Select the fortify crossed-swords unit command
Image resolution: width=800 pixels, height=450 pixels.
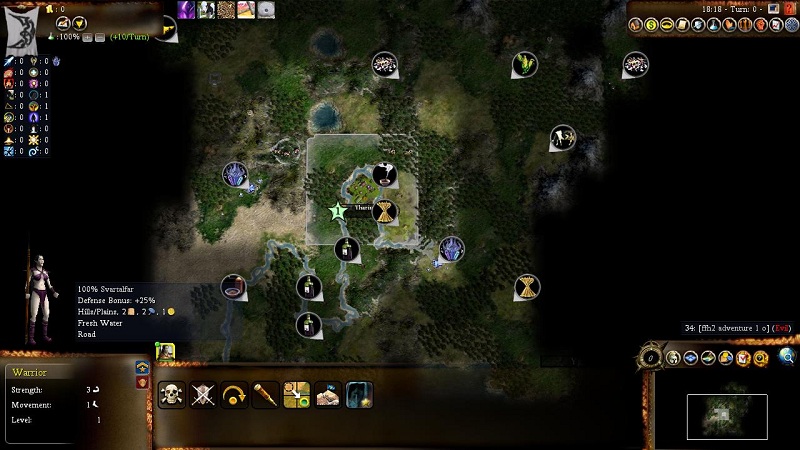tap(203, 394)
